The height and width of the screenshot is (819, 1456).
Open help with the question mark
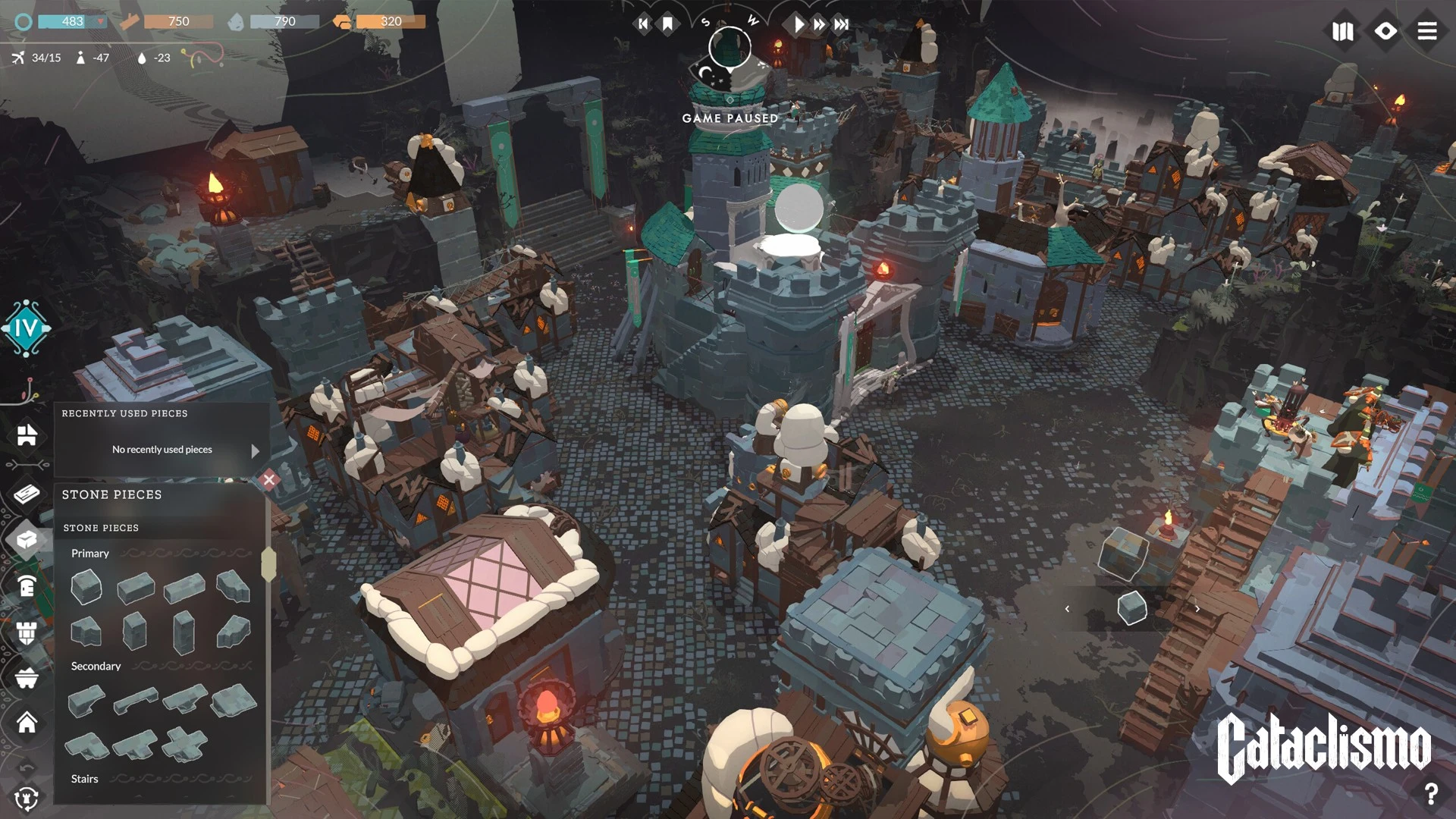[x=1431, y=794]
